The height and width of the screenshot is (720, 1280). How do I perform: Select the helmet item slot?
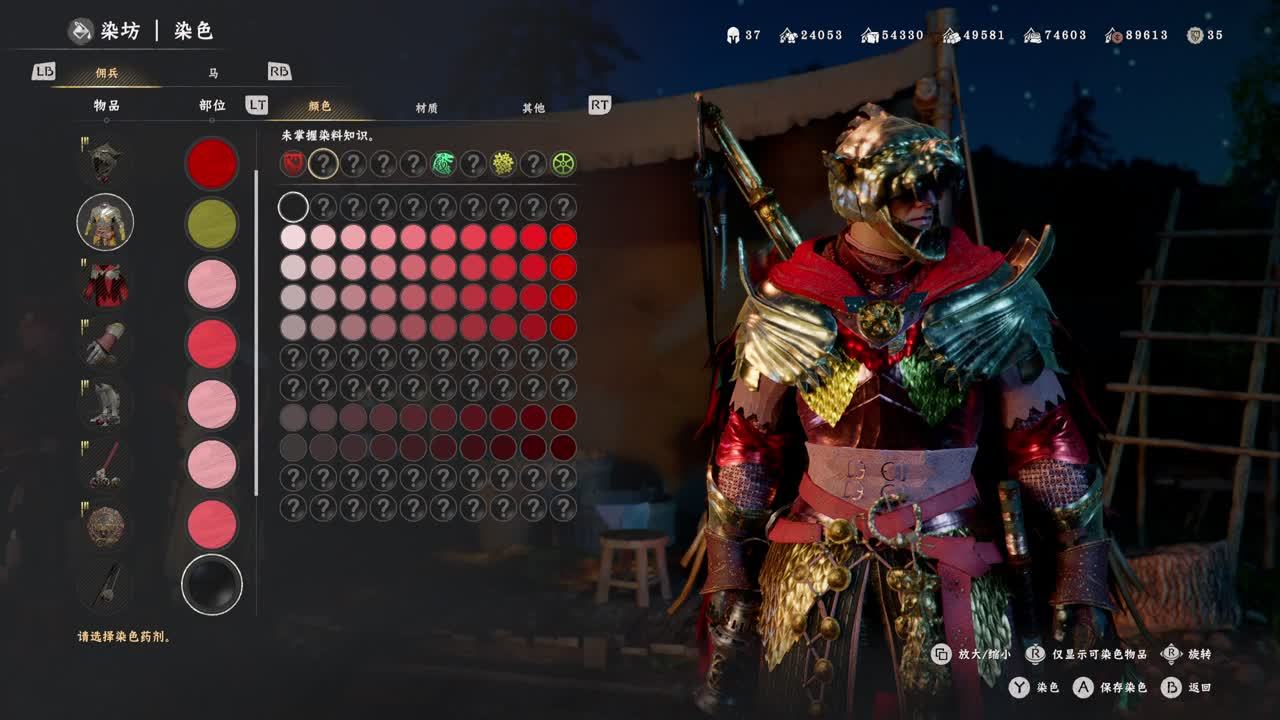105,162
